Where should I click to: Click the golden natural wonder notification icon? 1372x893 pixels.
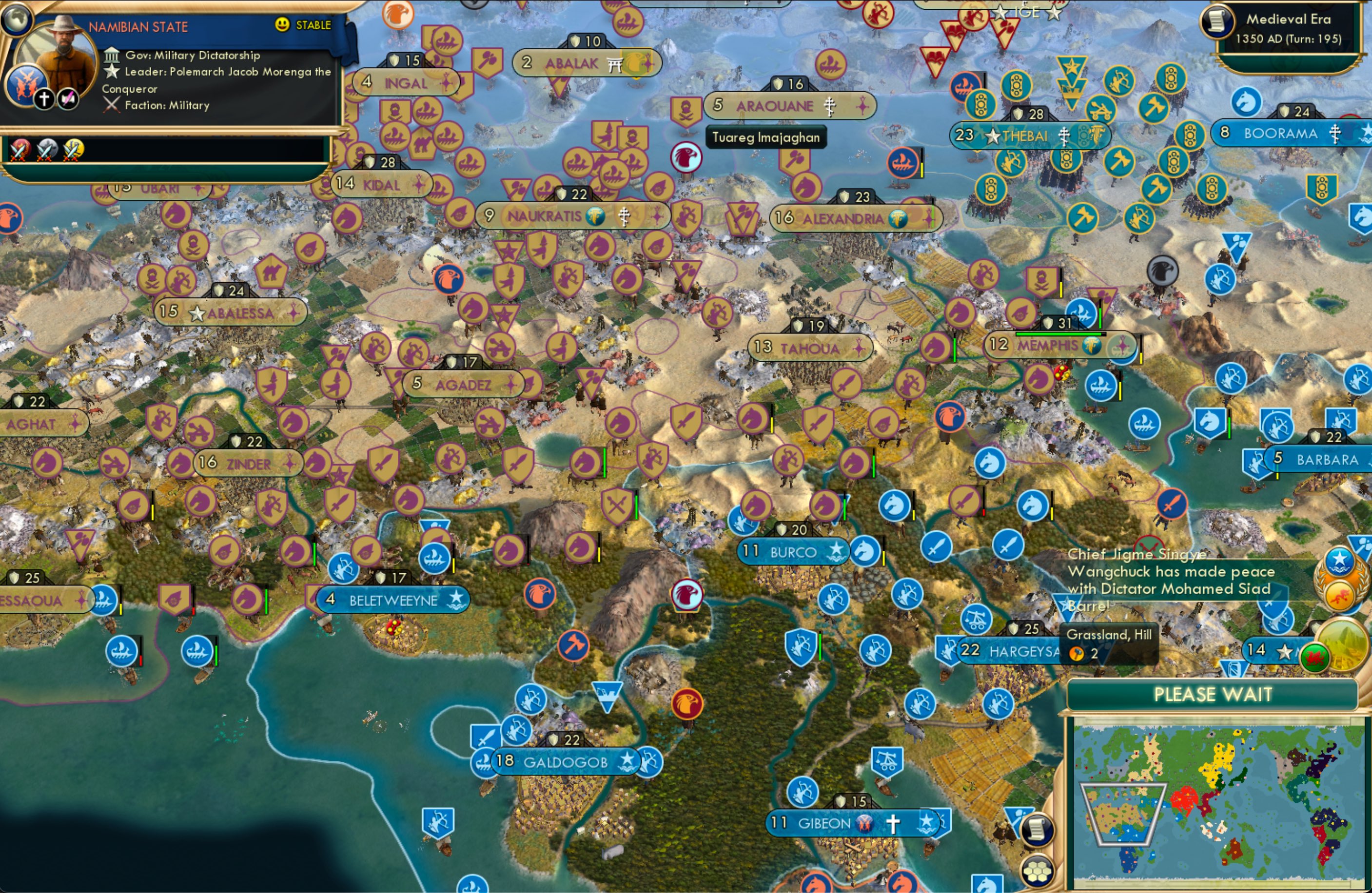[x=1343, y=646]
